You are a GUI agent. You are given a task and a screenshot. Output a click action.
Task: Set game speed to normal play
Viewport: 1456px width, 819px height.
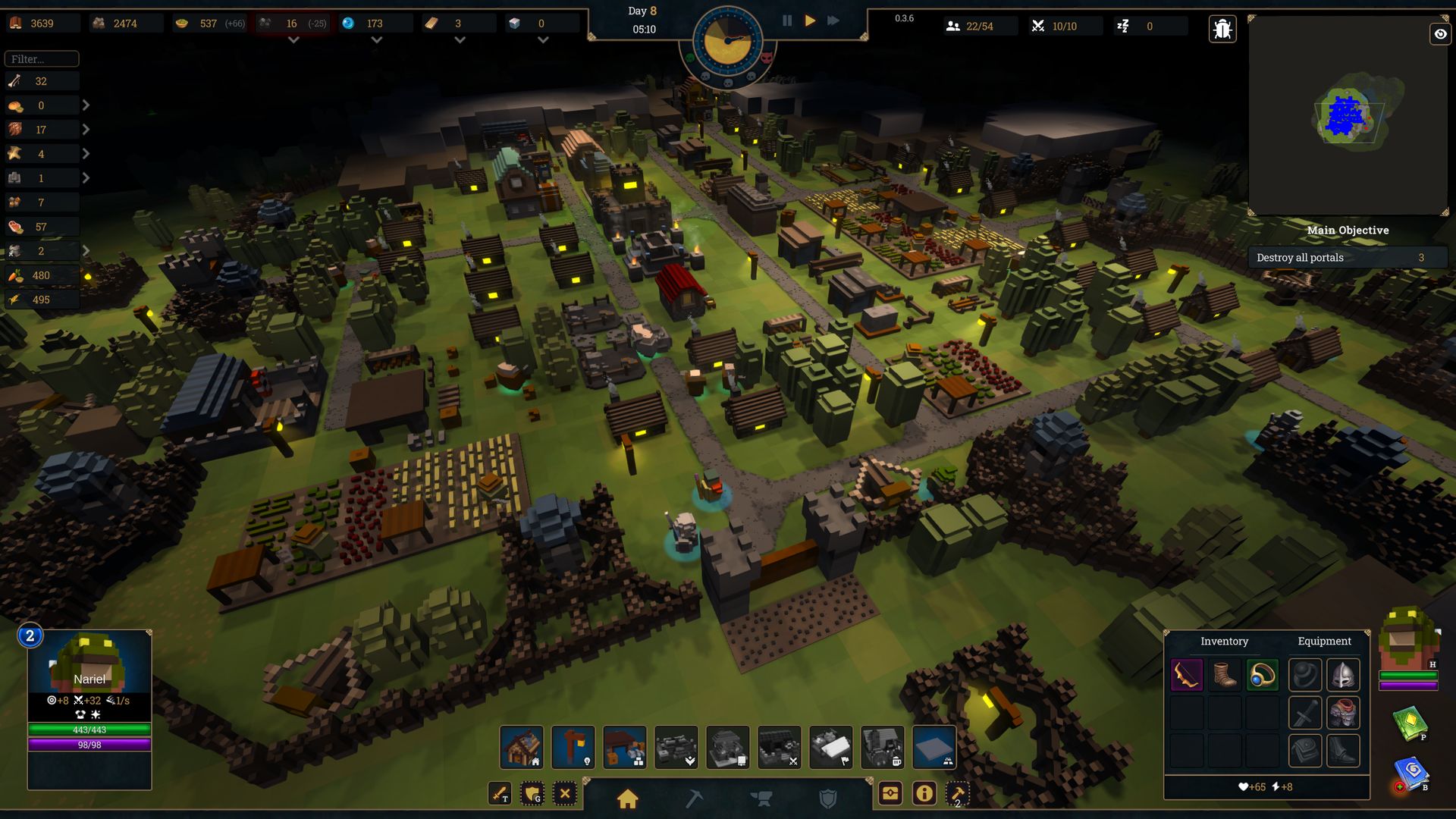[x=810, y=21]
